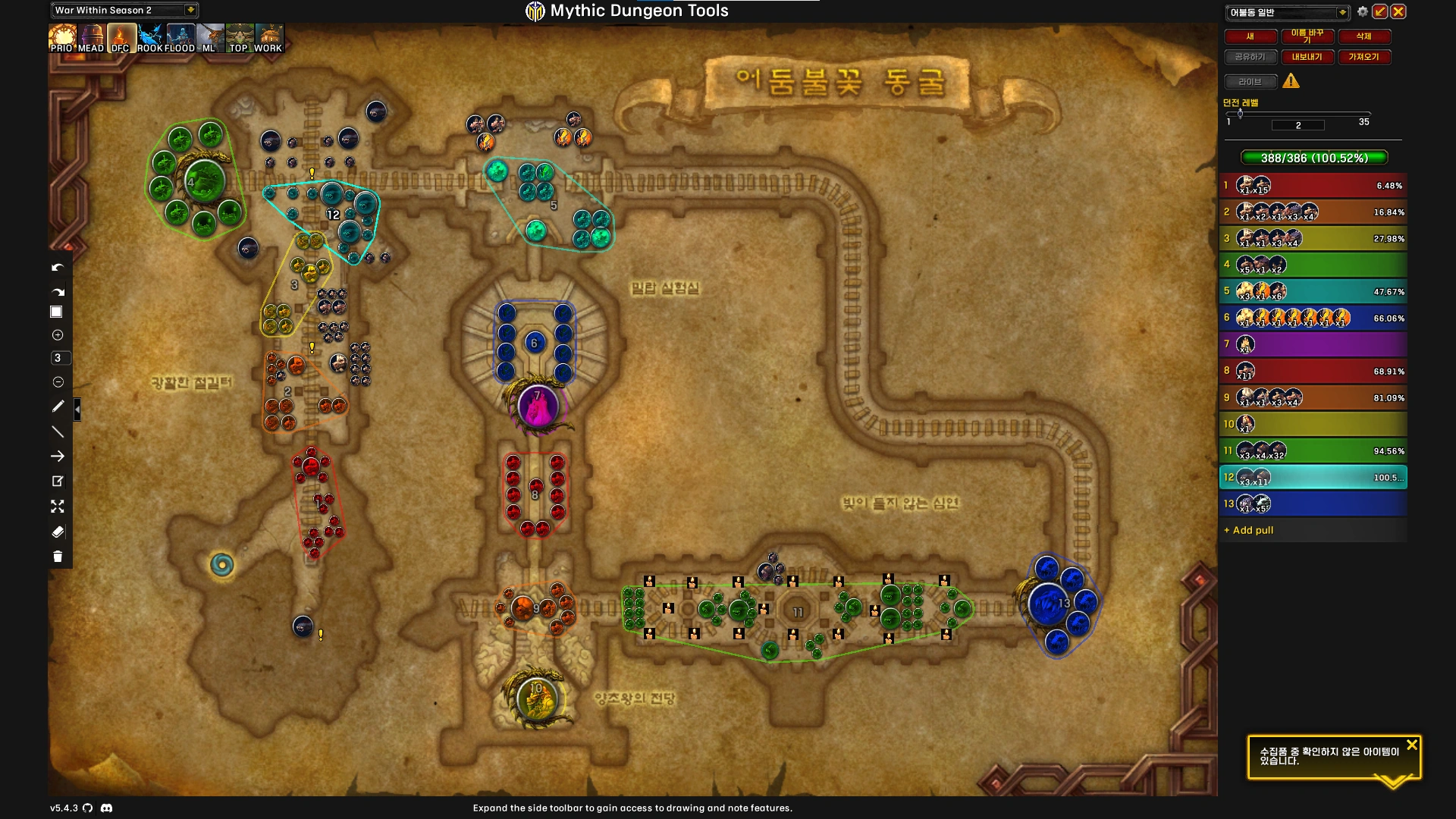
Task: Switch to the MEAD dungeon
Action: 91,38
